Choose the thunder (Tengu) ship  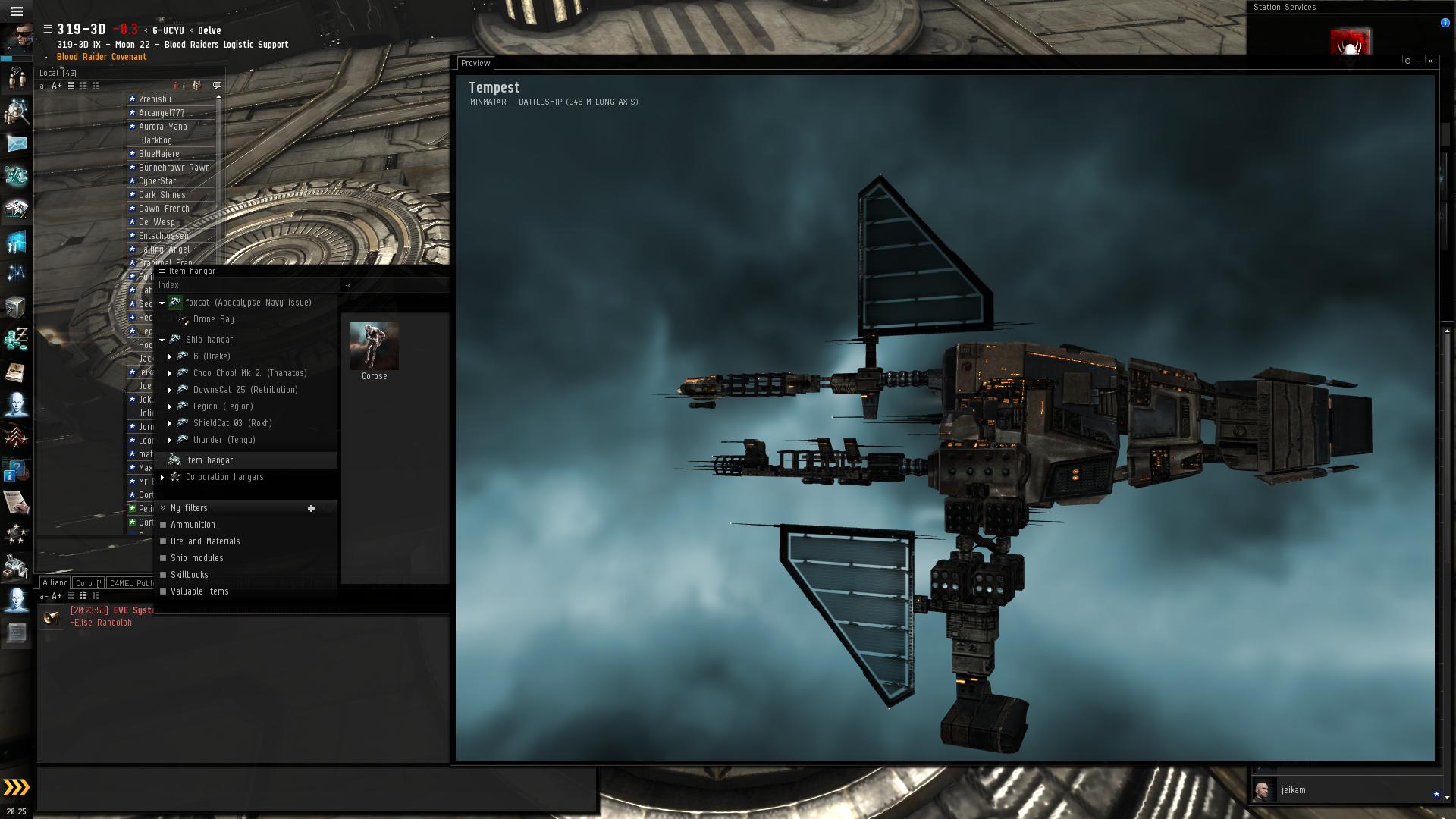[x=224, y=440]
